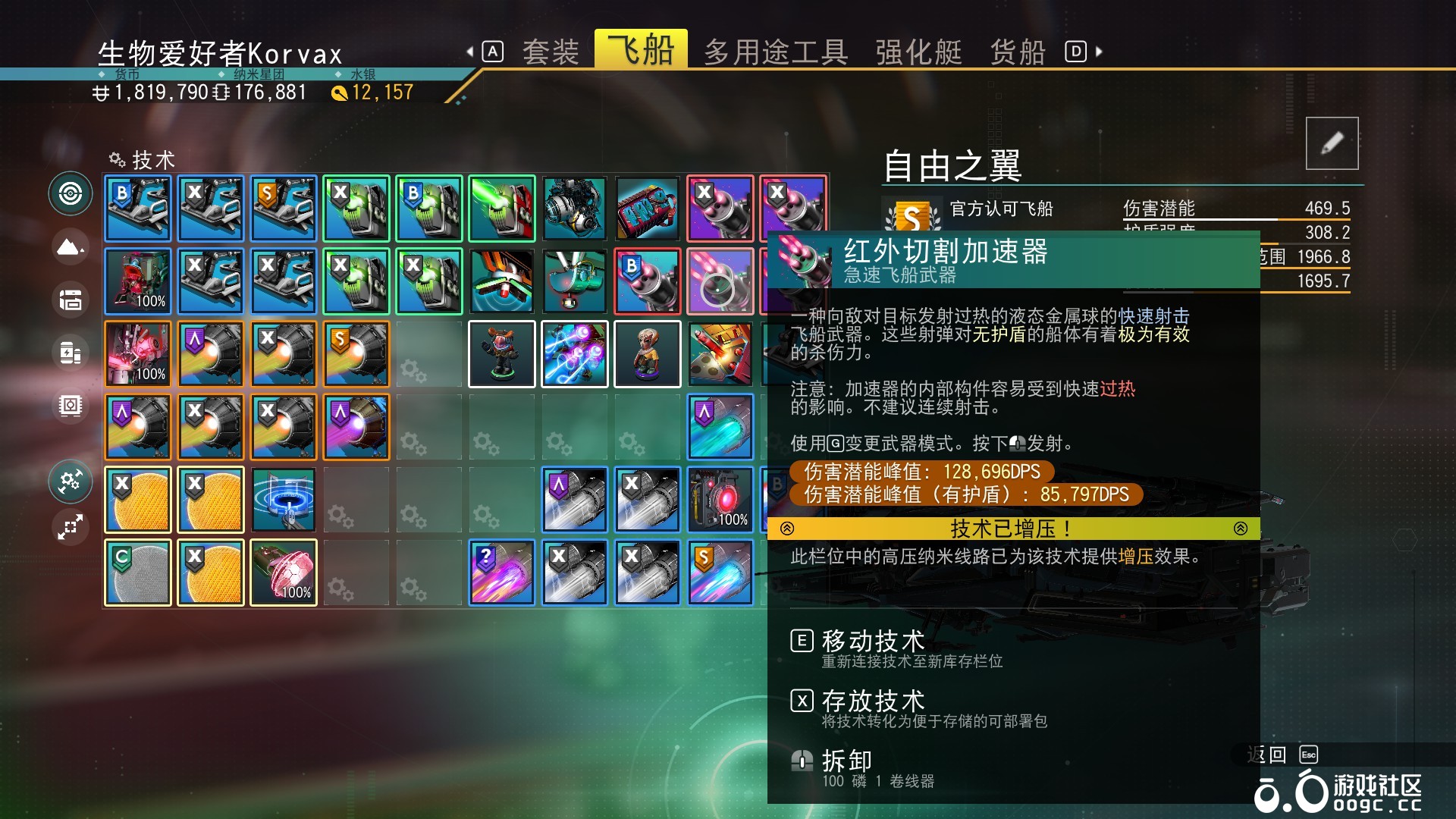Select the pink geode item at 100% in inventory
1456x819 pixels.
pos(283,572)
